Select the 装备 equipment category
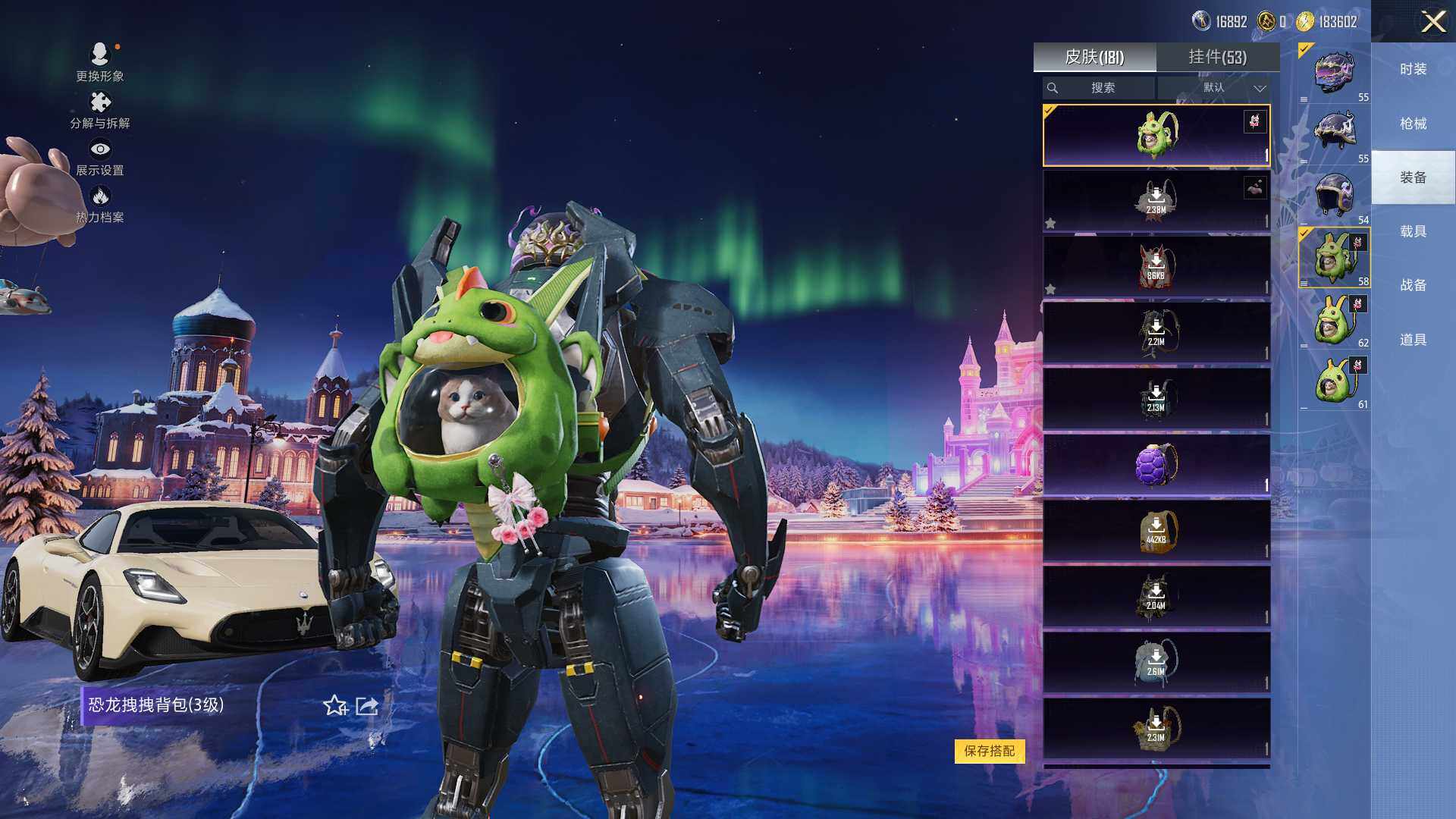Image resolution: width=1456 pixels, height=819 pixels. [x=1413, y=177]
